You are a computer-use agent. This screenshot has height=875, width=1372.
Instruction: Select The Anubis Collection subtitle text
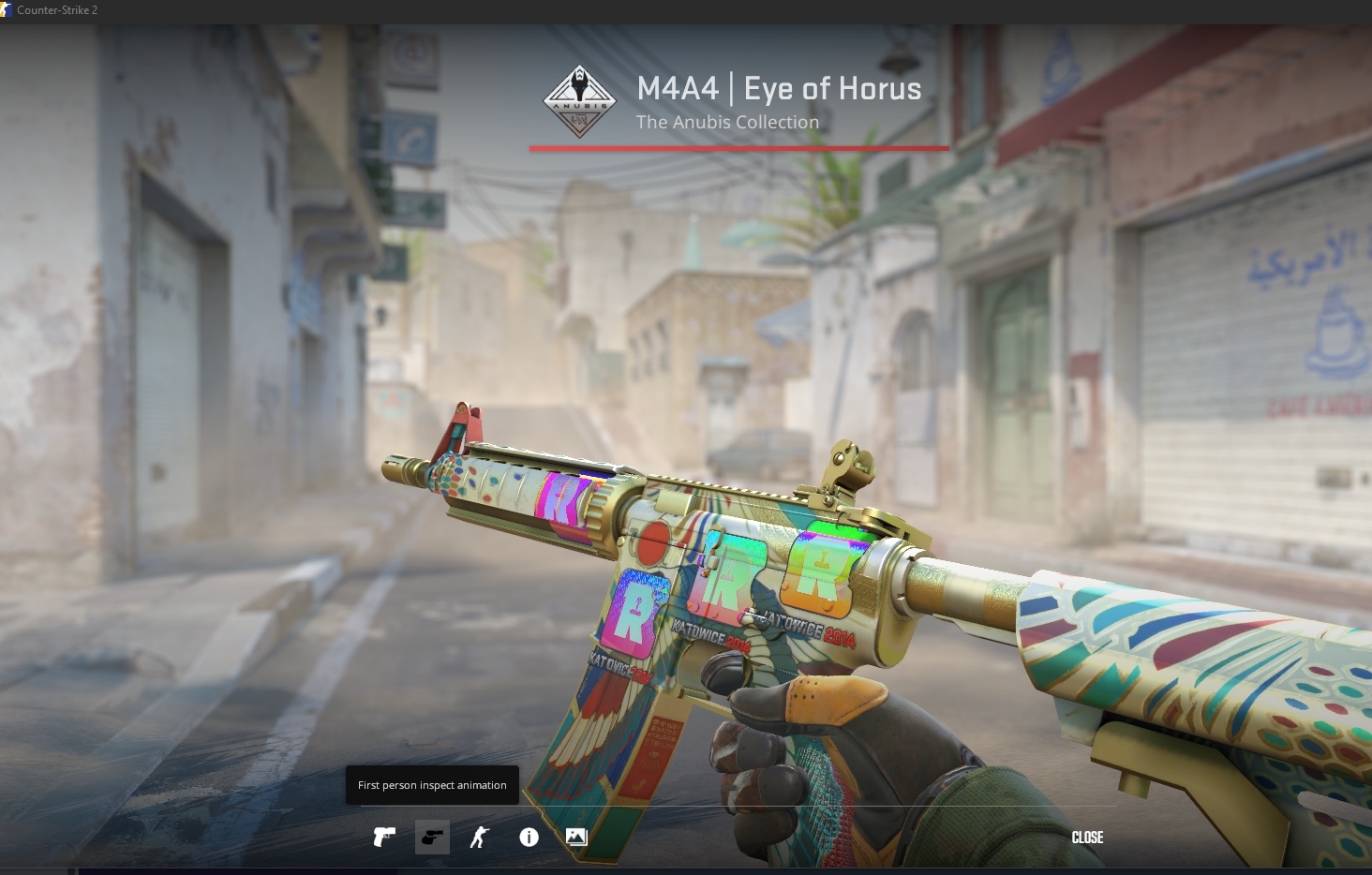click(727, 122)
